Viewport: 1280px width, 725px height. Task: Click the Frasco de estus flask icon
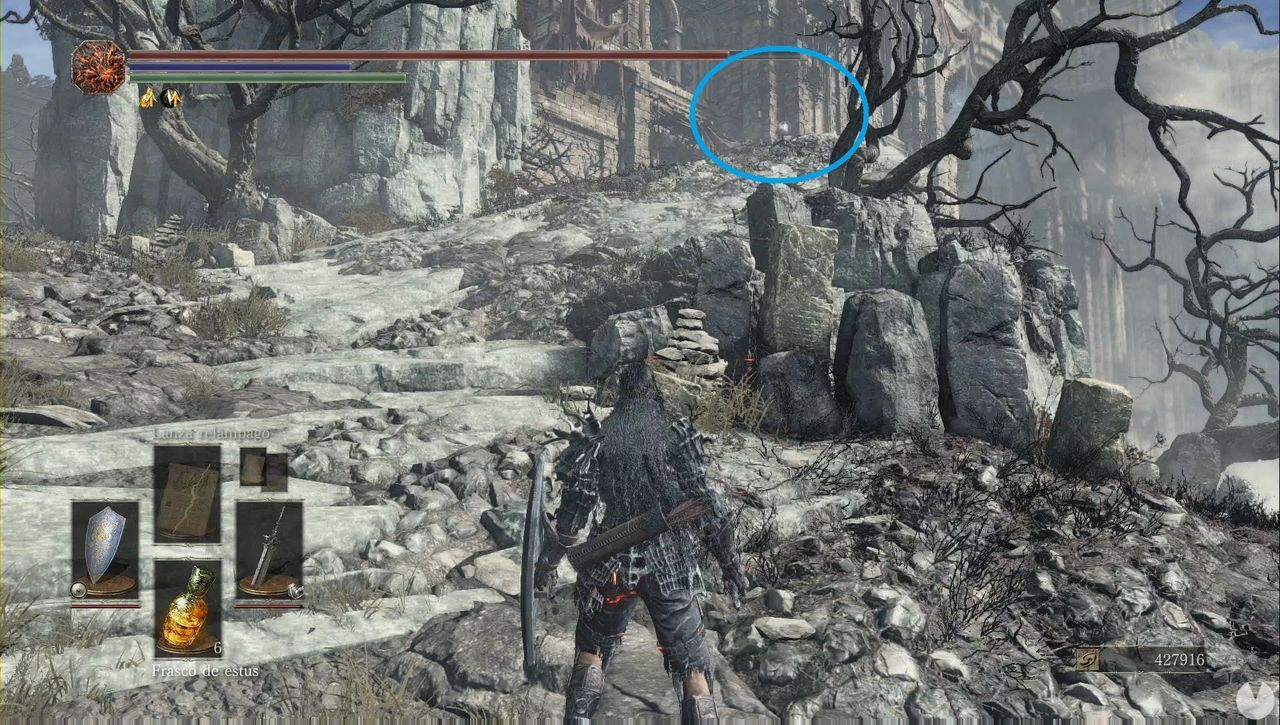(x=190, y=608)
